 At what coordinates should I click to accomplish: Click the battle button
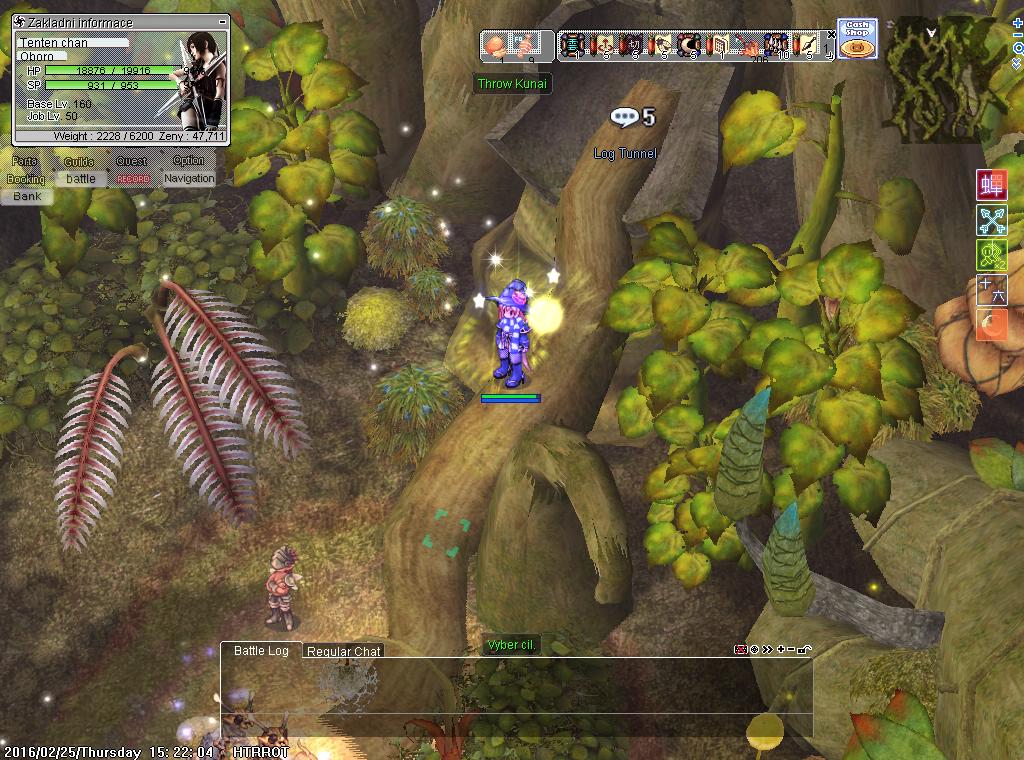point(81,179)
